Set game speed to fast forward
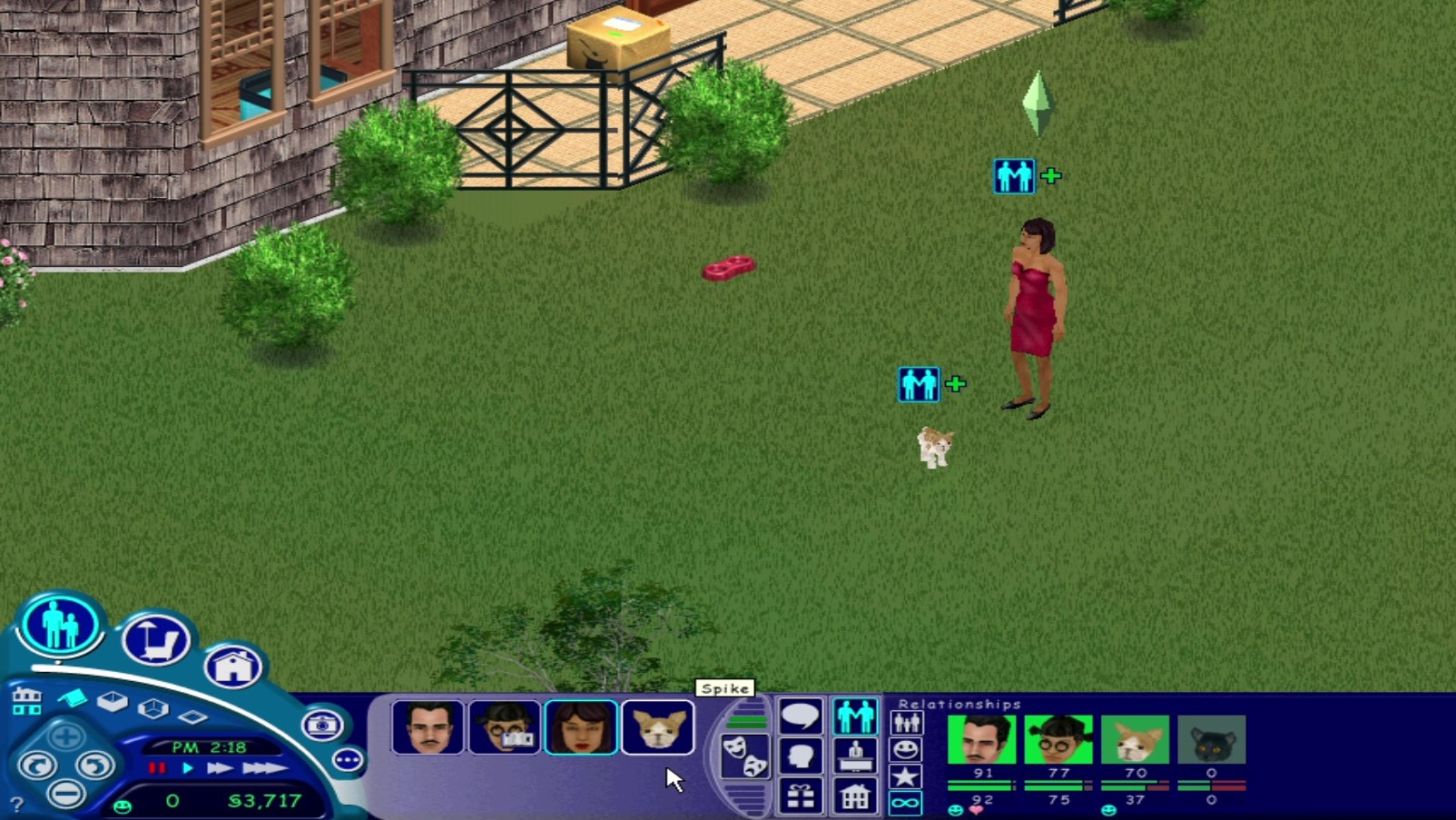 point(219,768)
